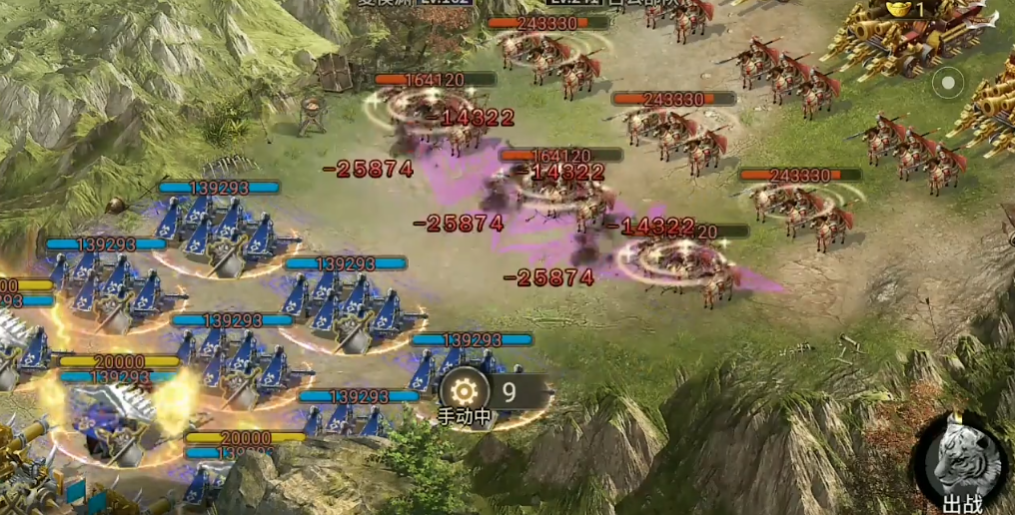Image resolution: width=1015 pixels, height=515 pixels.
Task: Toggle the gear manual-mode (手动中) button
Action: click(x=462, y=392)
